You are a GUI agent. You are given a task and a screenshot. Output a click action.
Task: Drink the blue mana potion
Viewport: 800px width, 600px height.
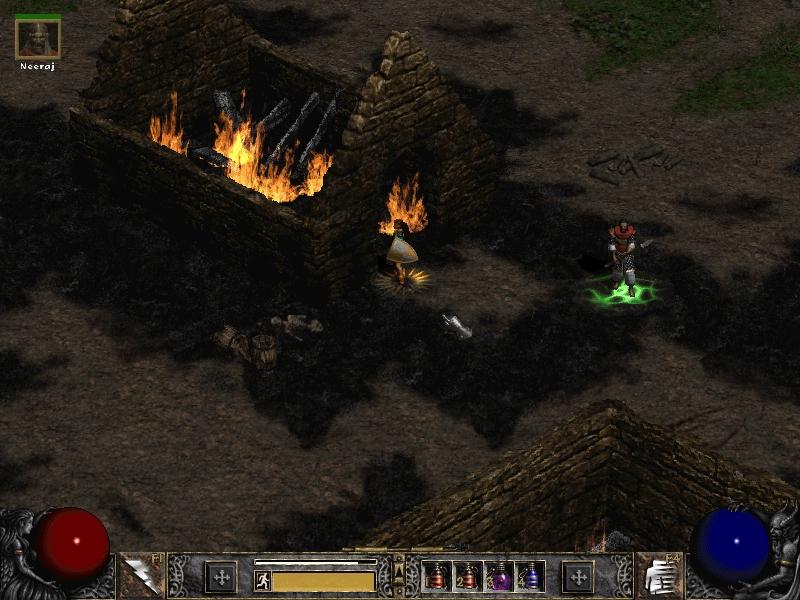[x=528, y=576]
